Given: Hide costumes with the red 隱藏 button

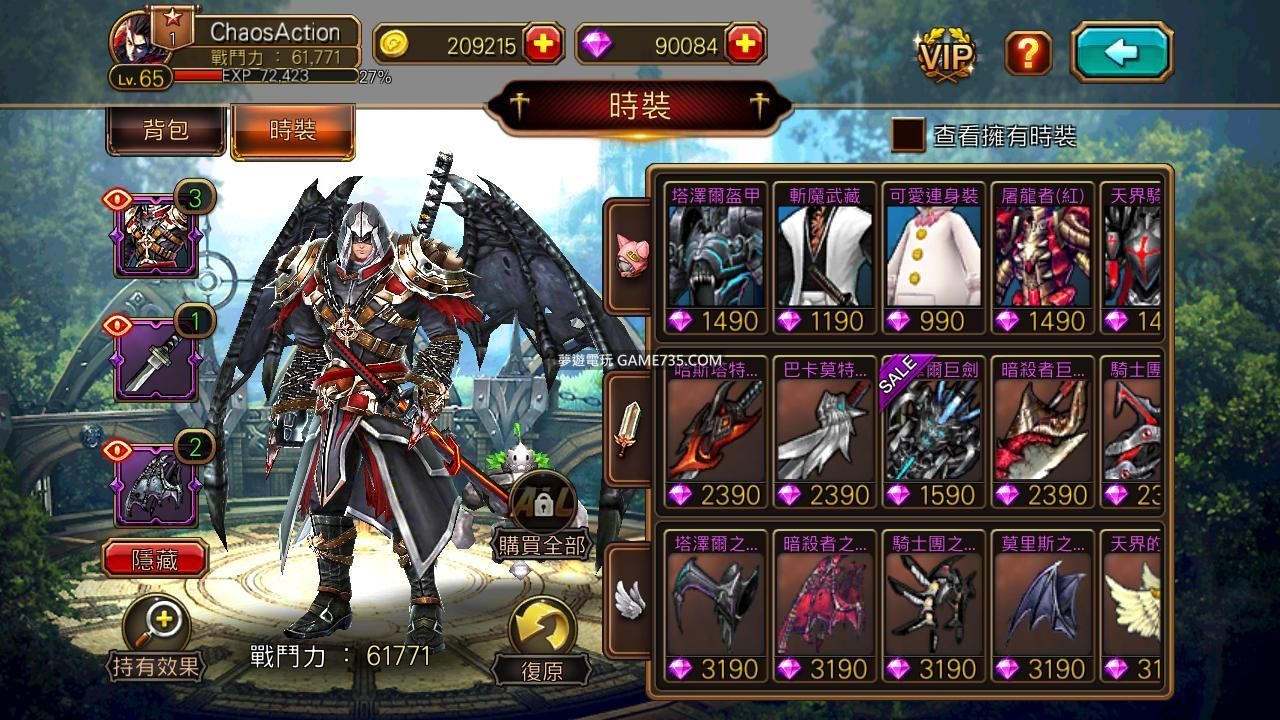Looking at the screenshot, I should (x=155, y=560).
